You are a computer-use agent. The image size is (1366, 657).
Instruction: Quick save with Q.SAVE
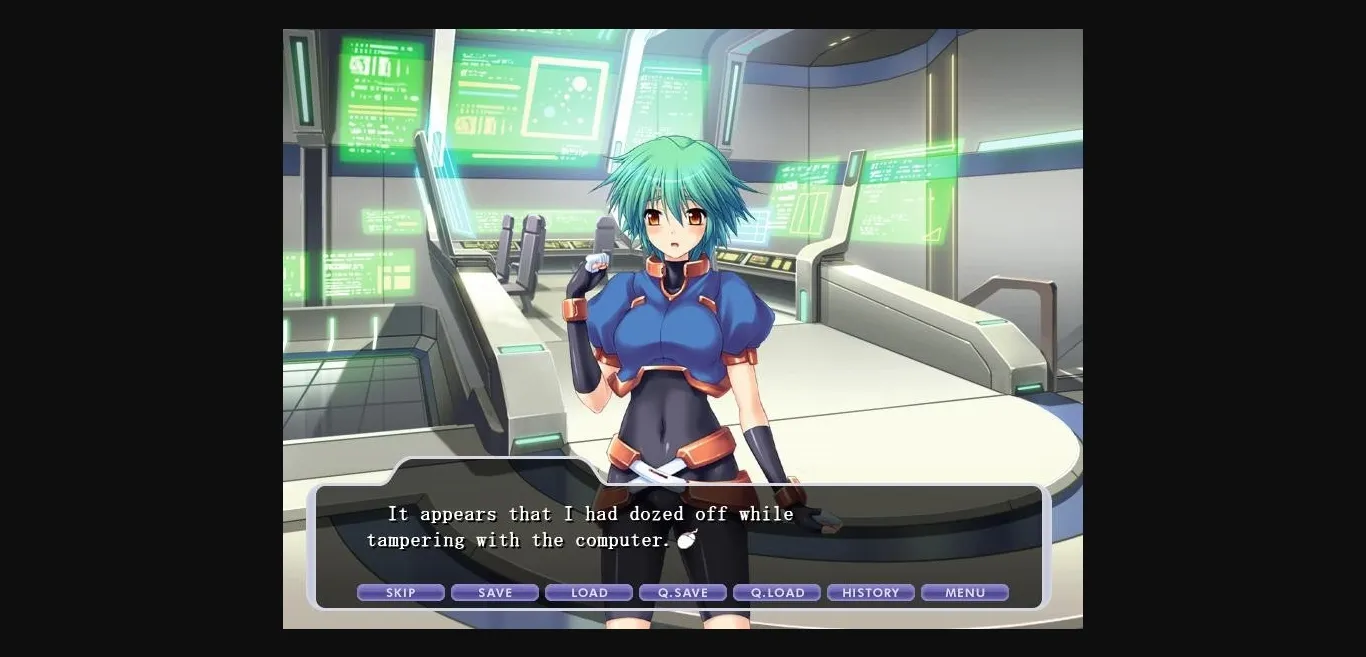(x=682, y=593)
